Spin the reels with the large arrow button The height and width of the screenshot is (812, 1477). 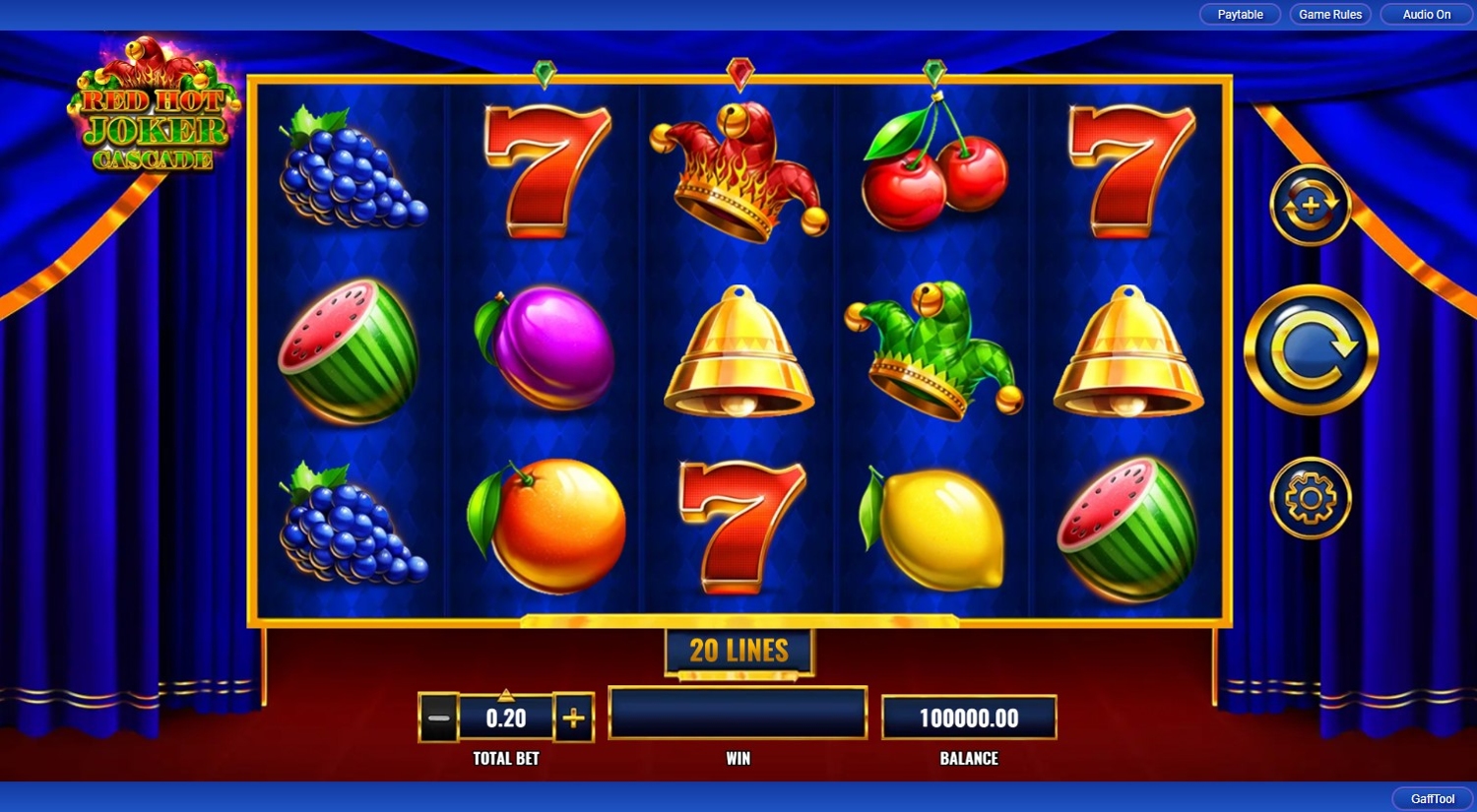point(1311,350)
